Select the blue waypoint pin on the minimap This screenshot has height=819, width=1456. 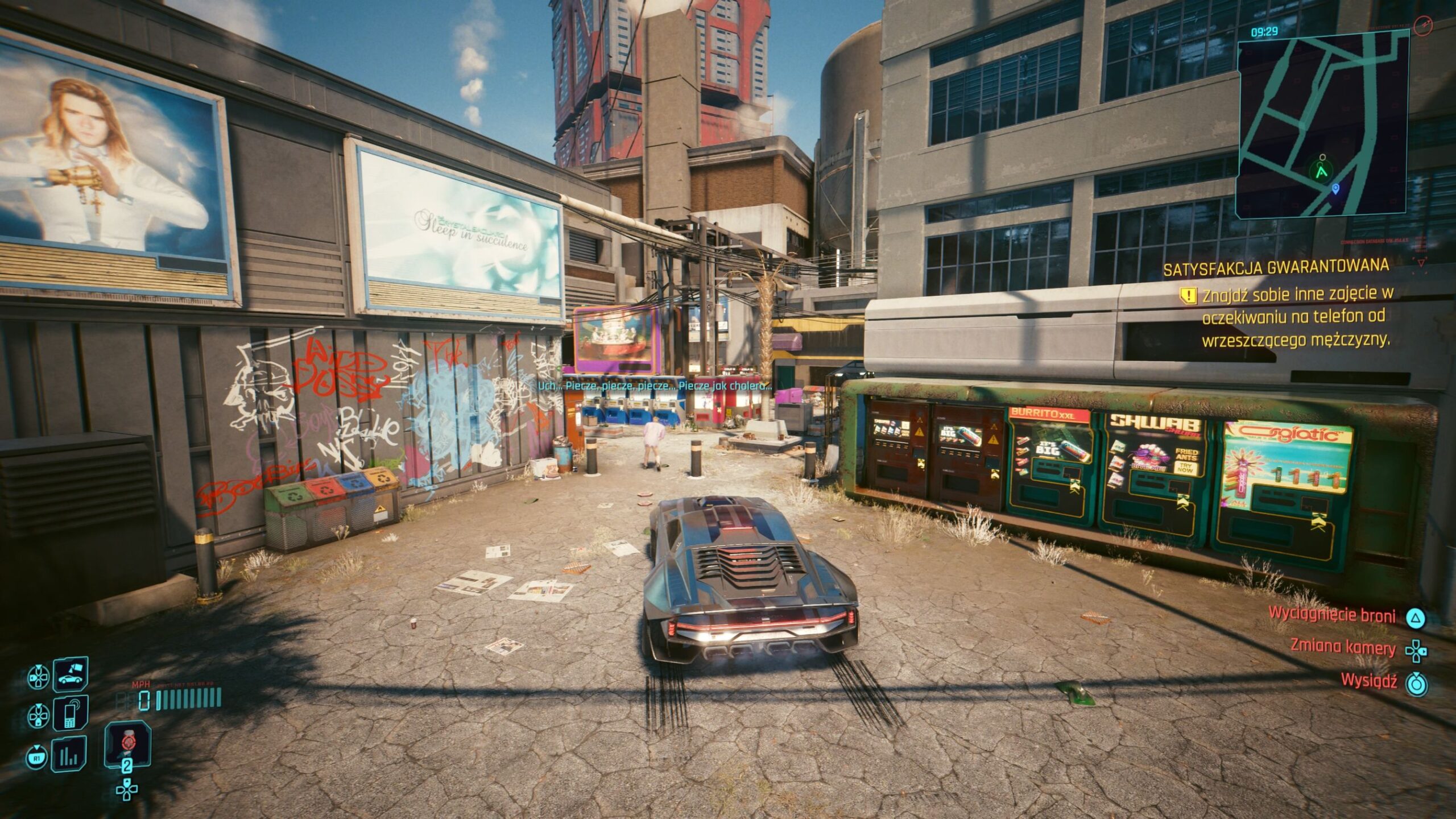coord(1336,189)
